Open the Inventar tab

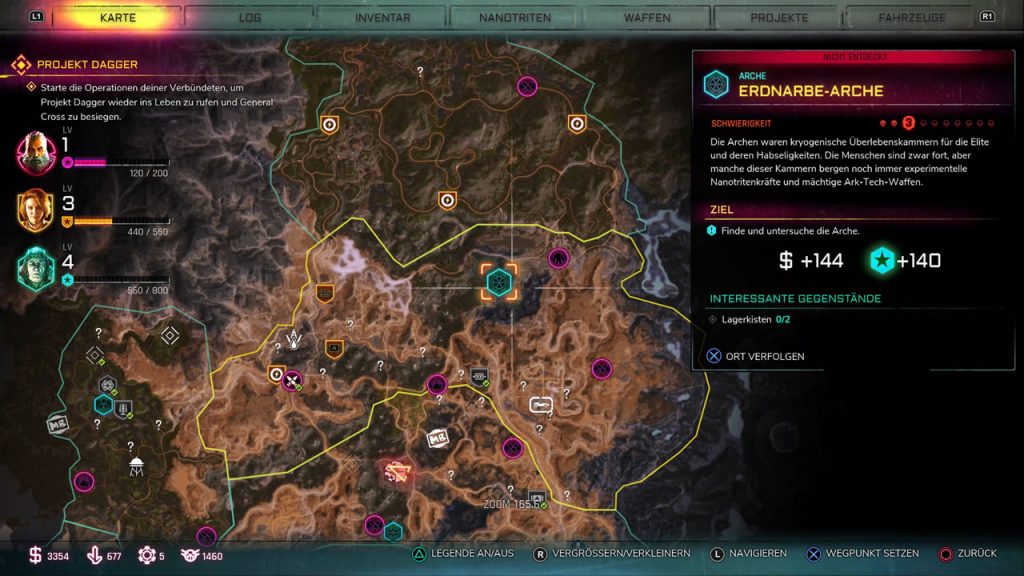click(381, 18)
